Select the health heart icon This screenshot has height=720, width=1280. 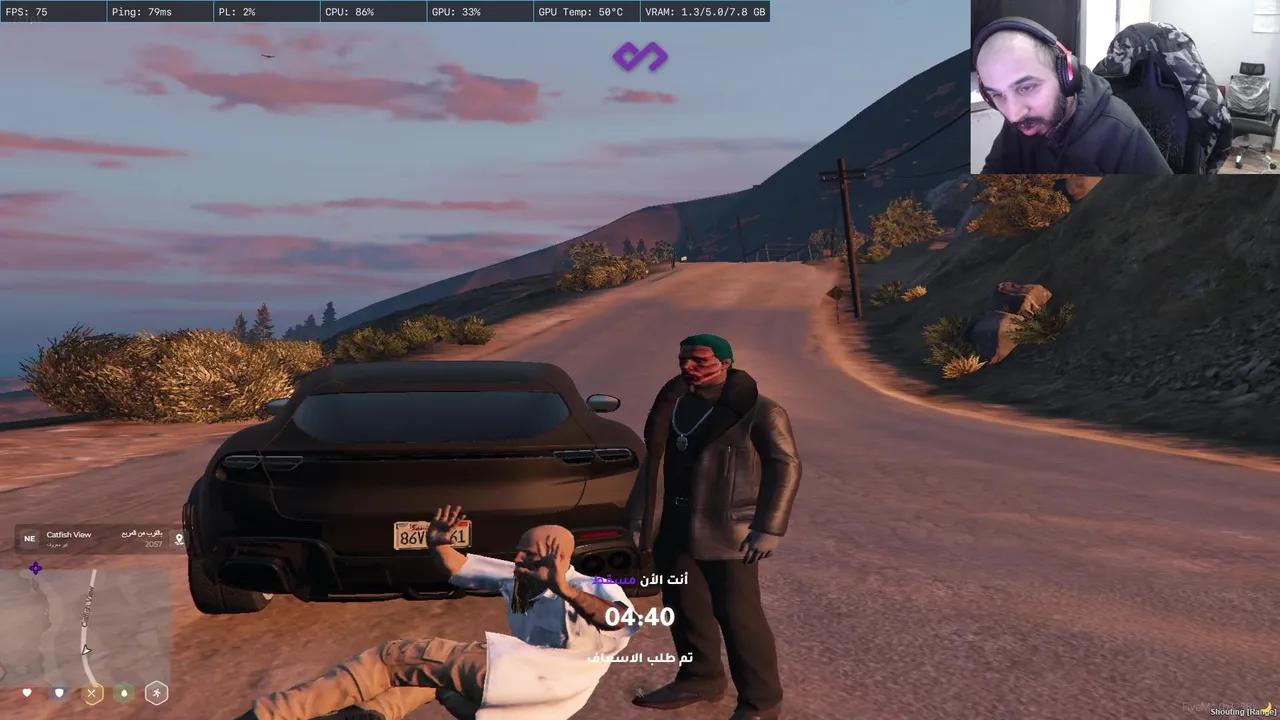(x=27, y=692)
